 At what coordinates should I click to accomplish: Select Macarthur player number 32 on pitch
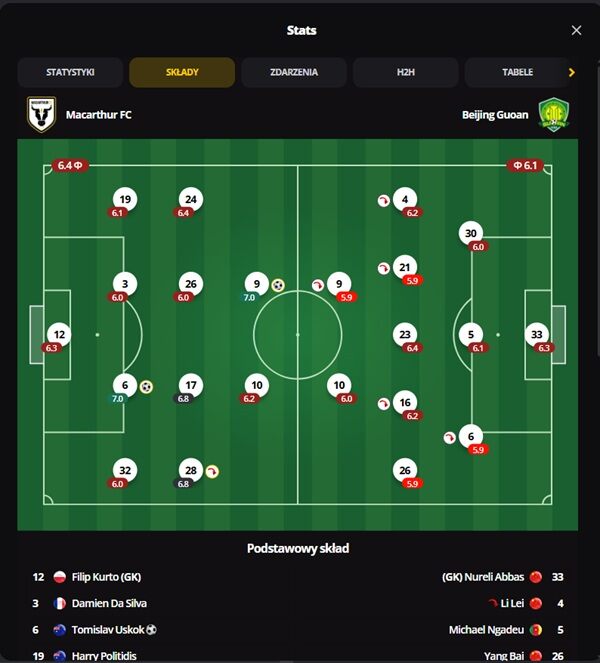(x=124, y=470)
